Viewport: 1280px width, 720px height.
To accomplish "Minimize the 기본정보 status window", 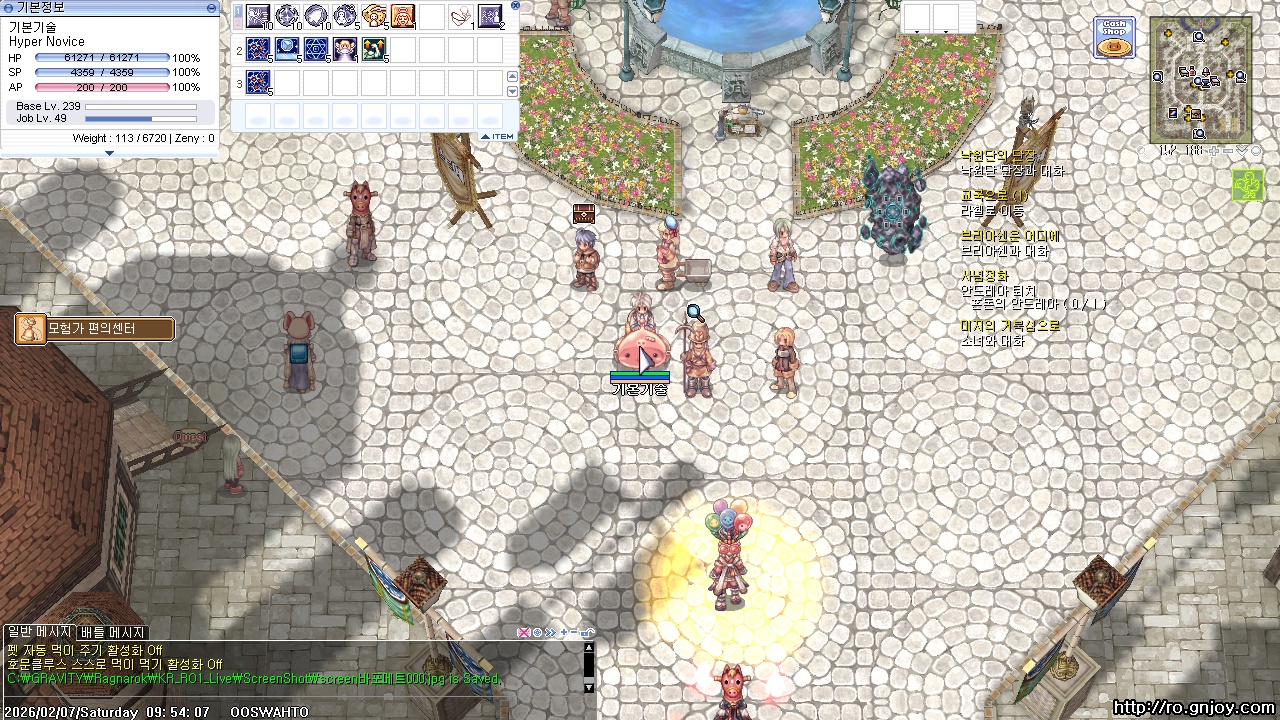I will coord(211,7).
